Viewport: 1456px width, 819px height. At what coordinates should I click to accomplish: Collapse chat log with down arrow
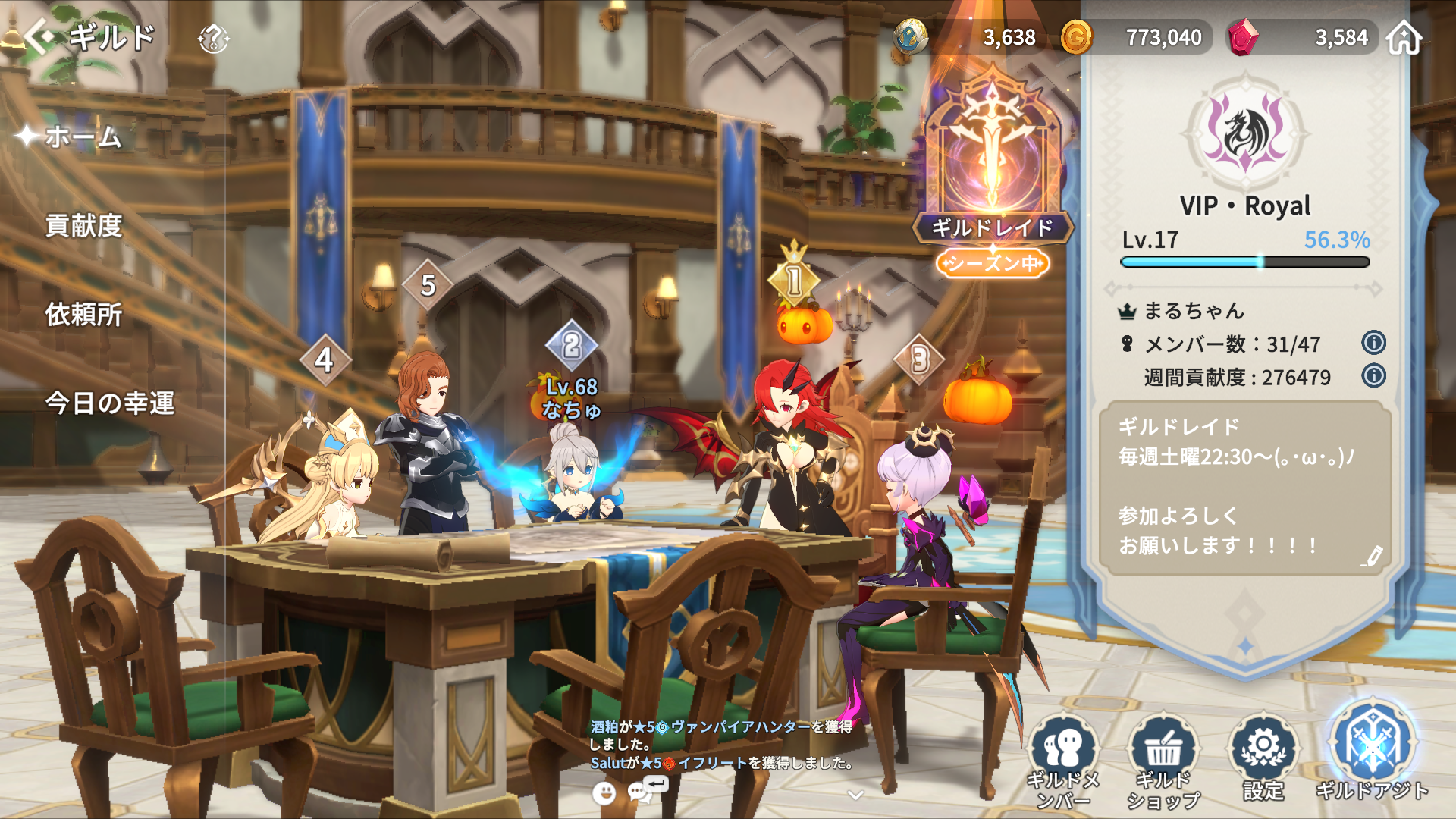point(855,795)
